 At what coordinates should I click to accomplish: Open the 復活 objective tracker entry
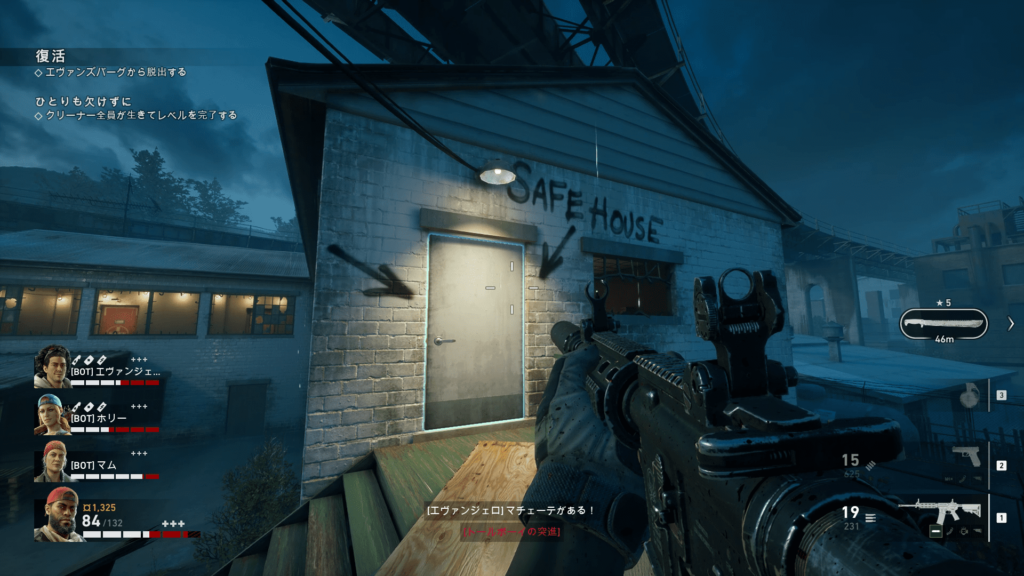click(50, 56)
